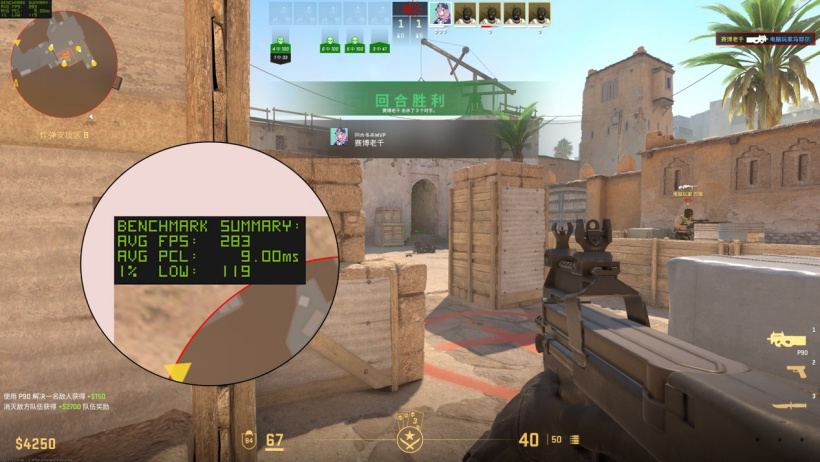Click the round MVP player avatar
Viewport: 820px width, 462px height.
341,137
